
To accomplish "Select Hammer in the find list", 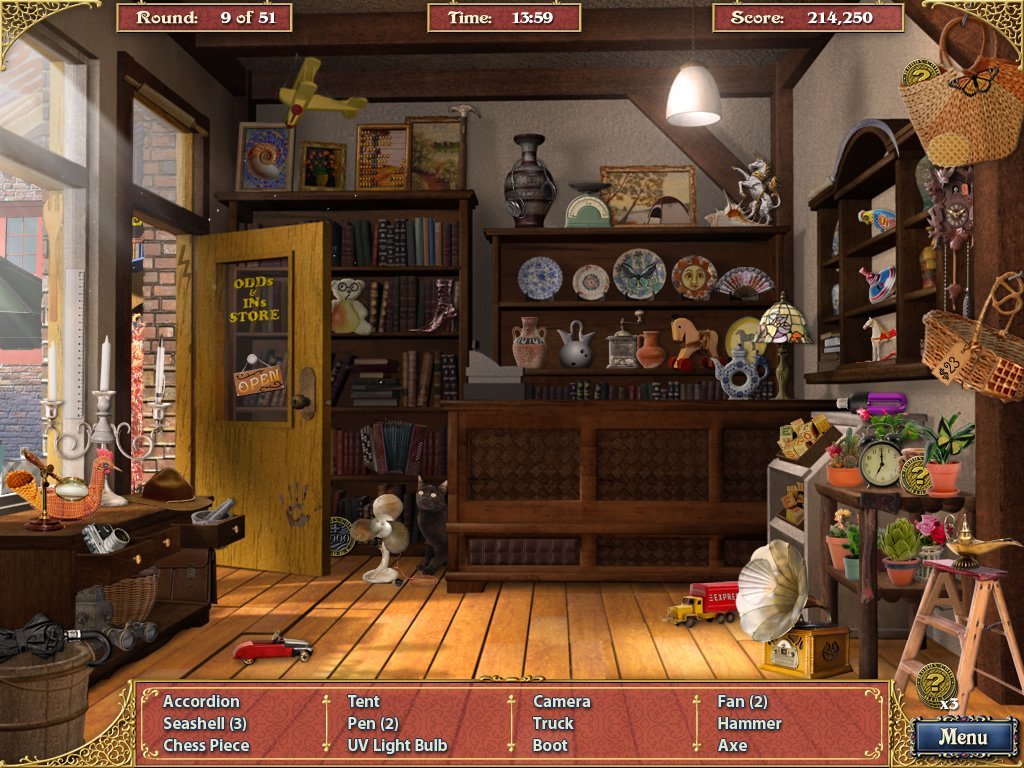I will tap(749, 723).
